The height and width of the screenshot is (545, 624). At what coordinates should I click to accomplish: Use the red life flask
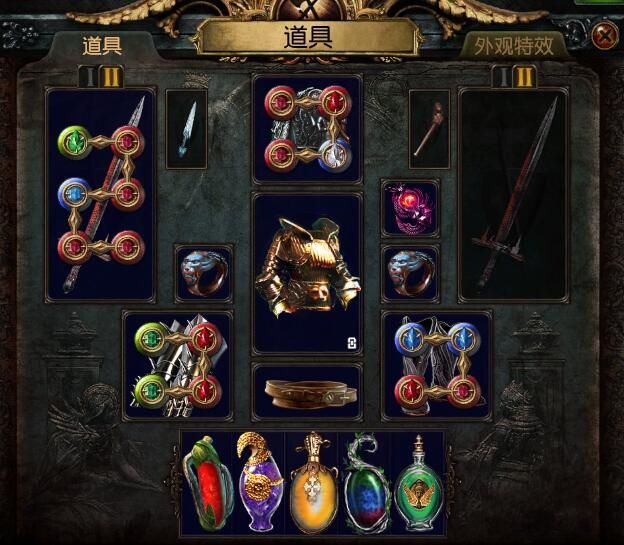click(208, 484)
